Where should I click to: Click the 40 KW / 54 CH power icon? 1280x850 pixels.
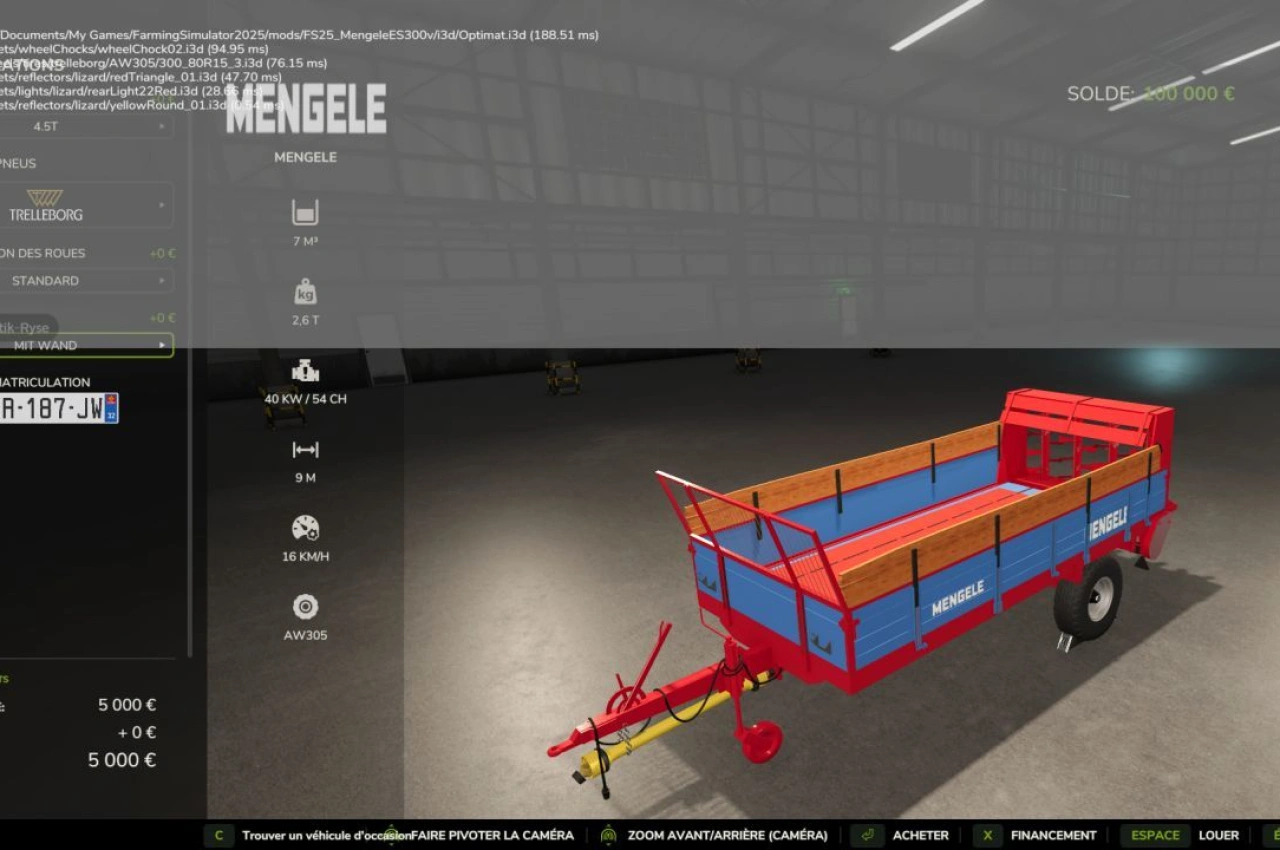coord(305,373)
